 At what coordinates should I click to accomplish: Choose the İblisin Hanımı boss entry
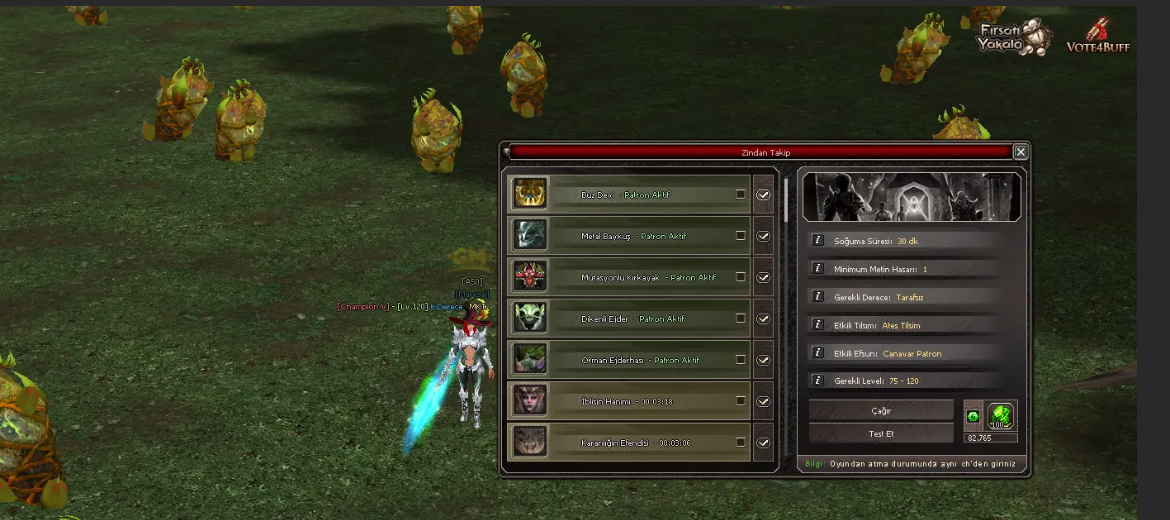coord(630,400)
